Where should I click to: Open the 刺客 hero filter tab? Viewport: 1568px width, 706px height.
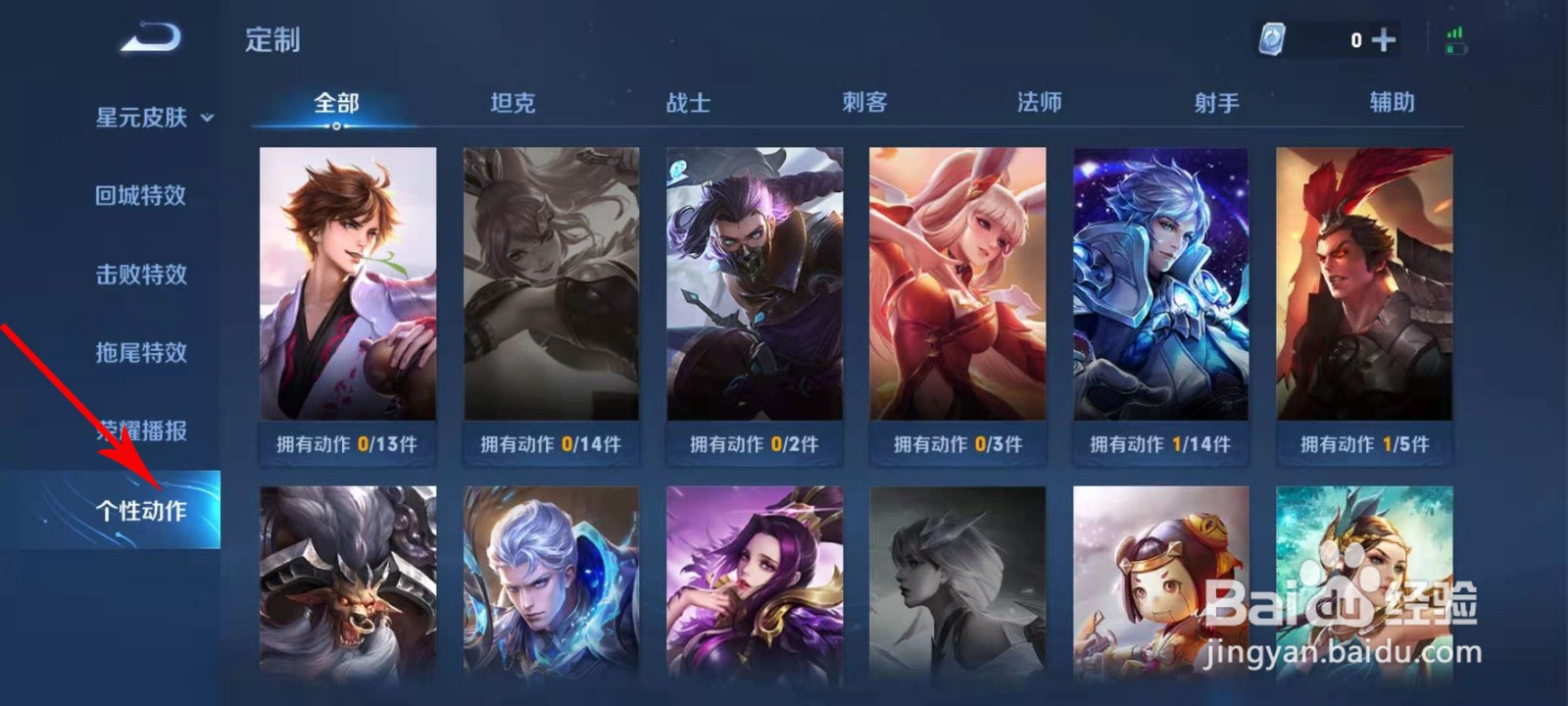(x=865, y=101)
